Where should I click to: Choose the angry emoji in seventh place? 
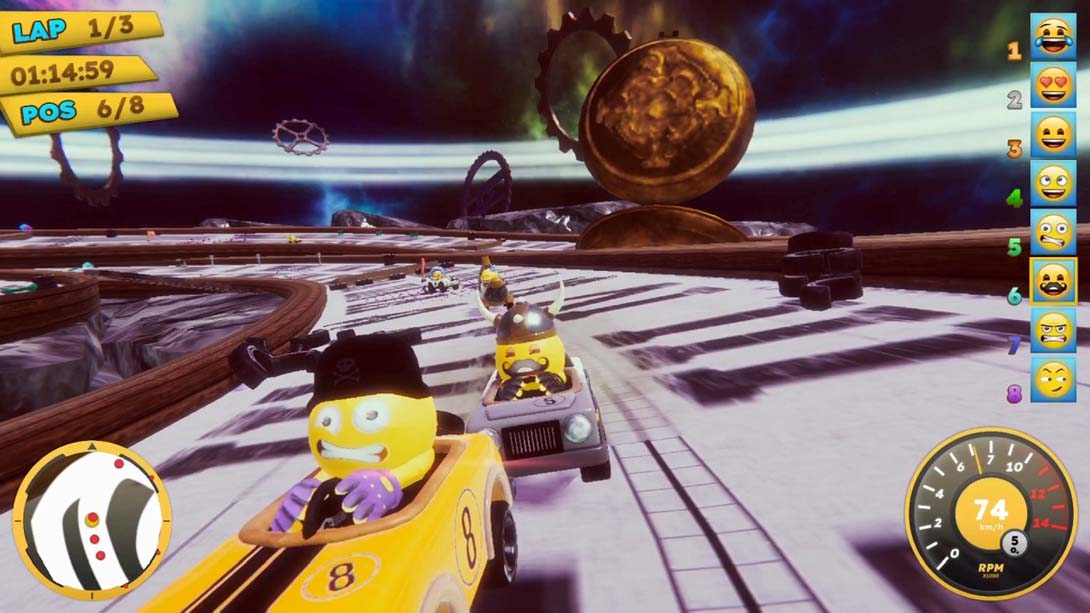tap(1053, 331)
